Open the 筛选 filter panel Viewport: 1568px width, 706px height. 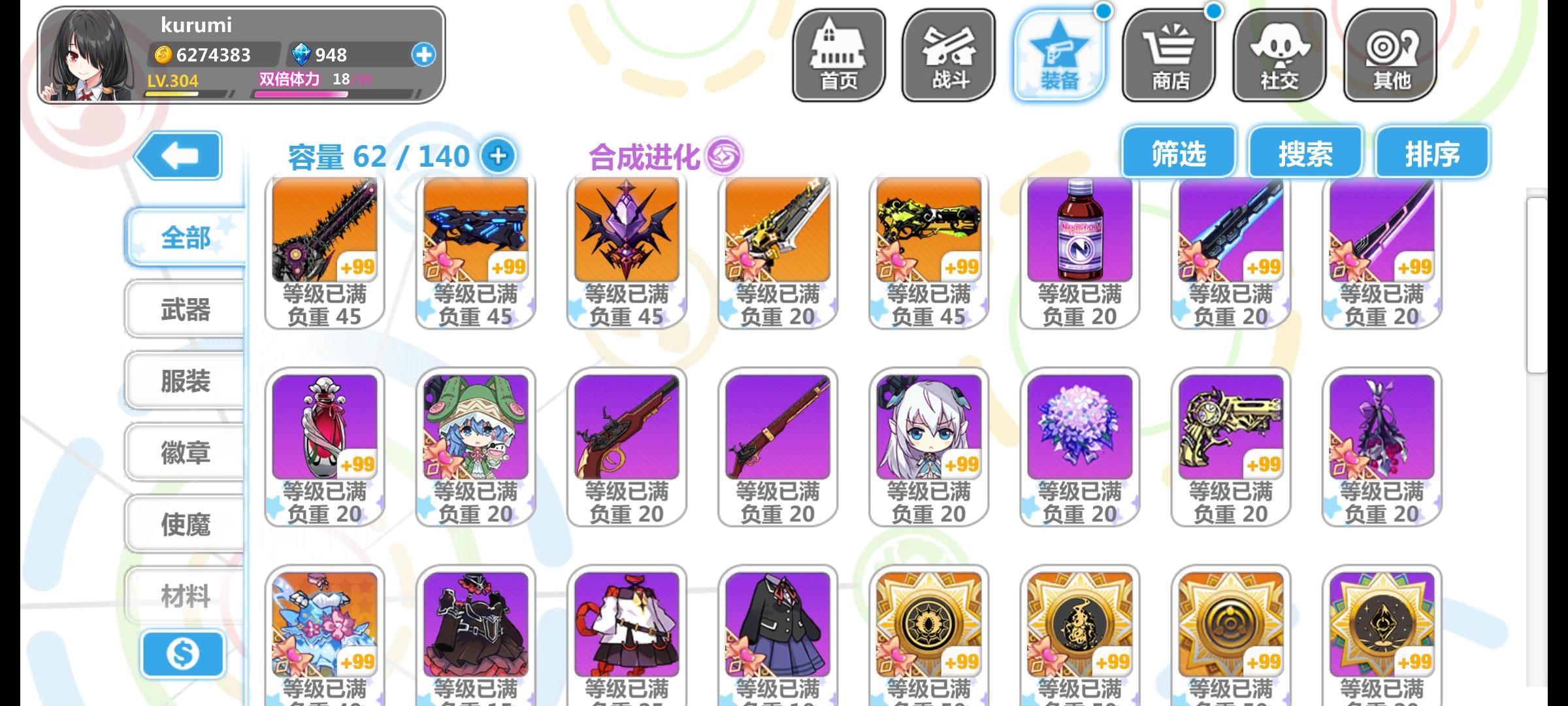(1178, 152)
